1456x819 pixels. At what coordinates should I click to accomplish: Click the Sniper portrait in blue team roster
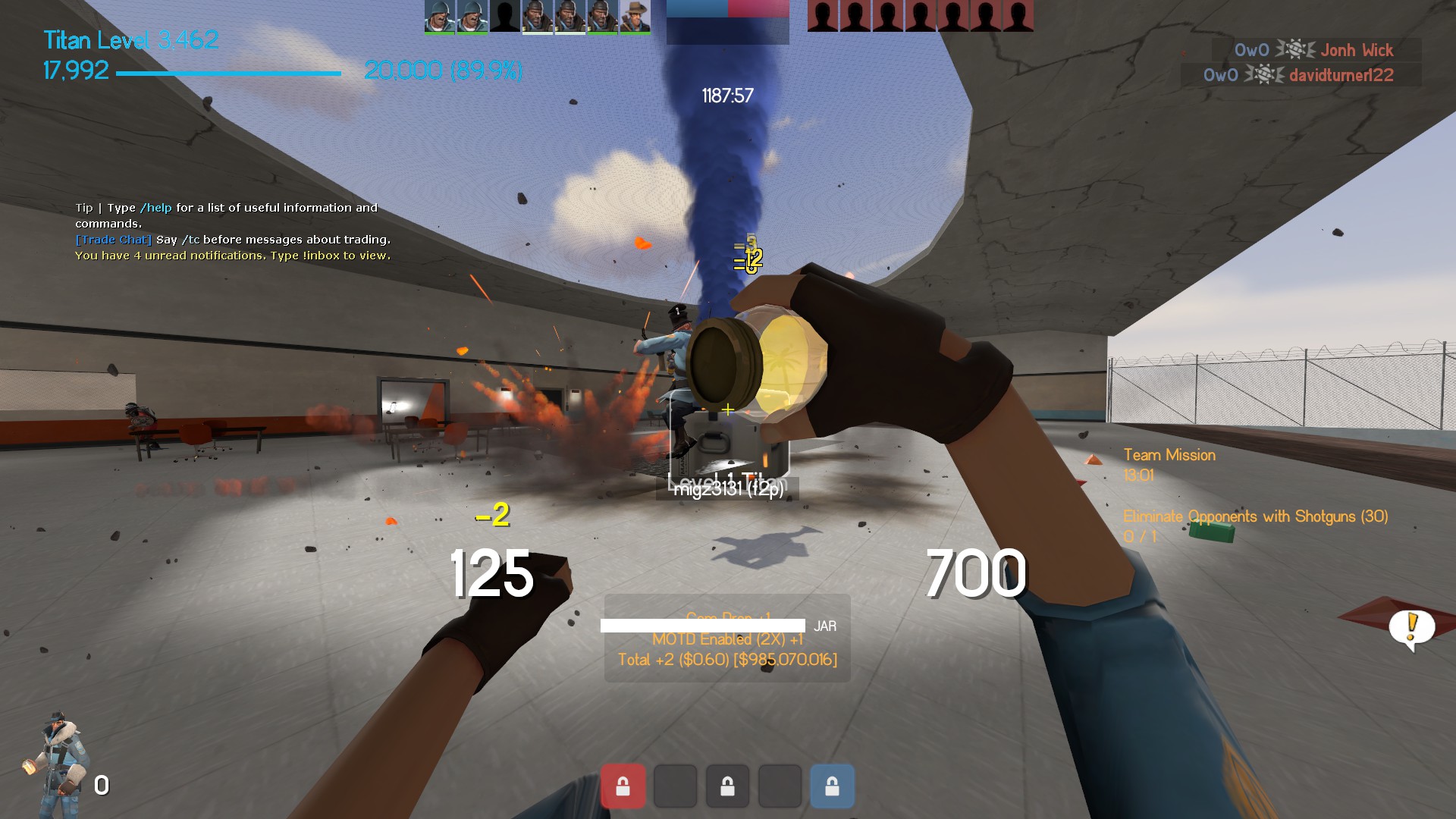coord(635,17)
